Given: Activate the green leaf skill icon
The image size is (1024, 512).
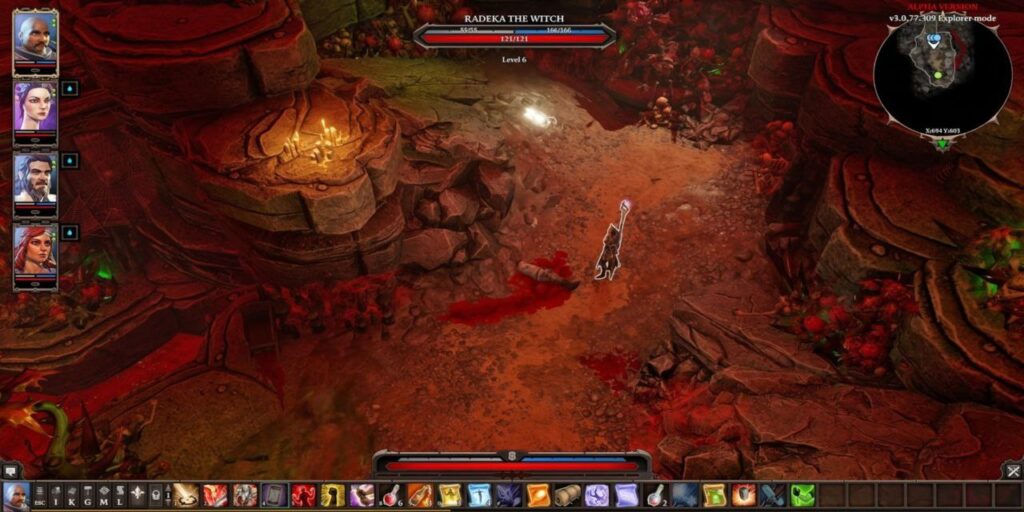Looking at the screenshot, I should tap(803, 495).
